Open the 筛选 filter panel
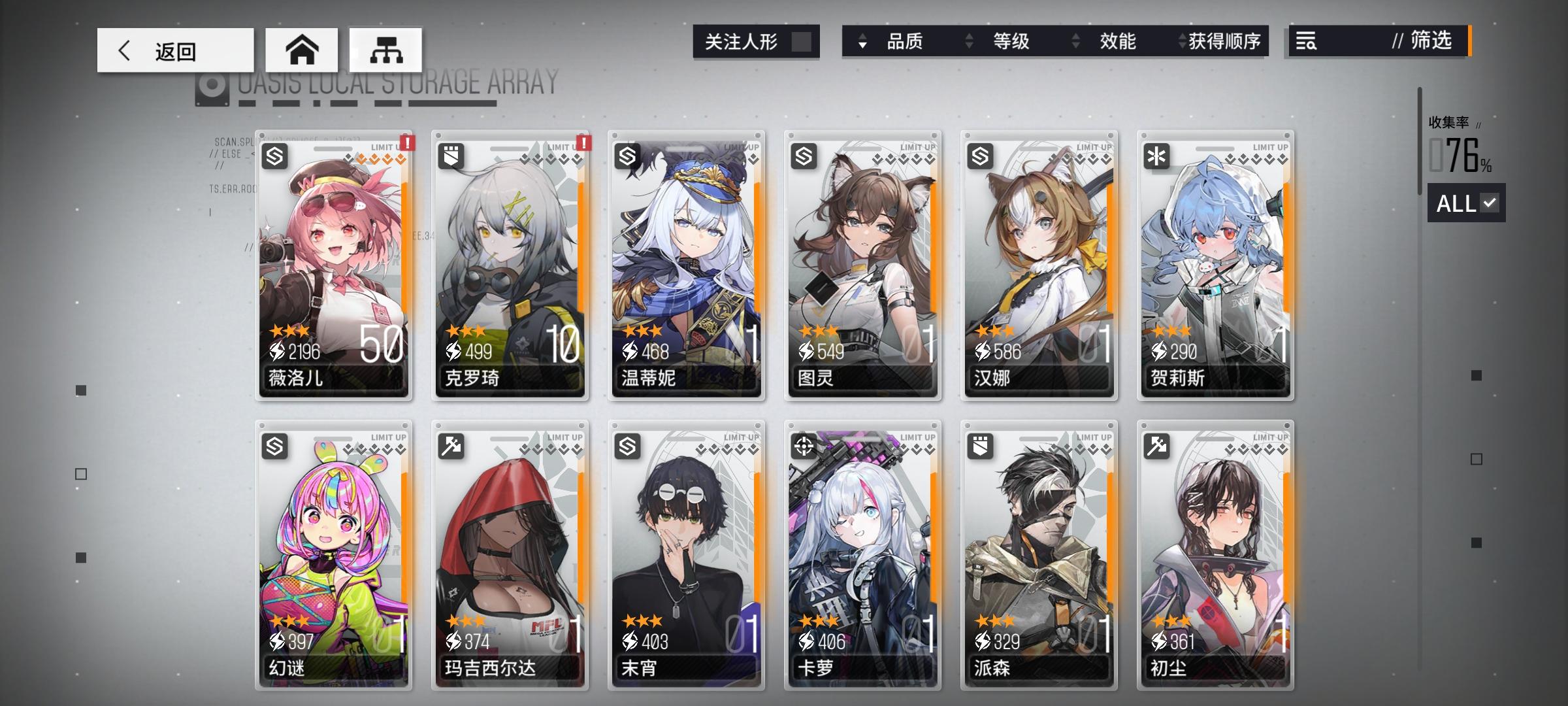Image resolution: width=1568 pixels, height=706 pixels. [x=1427, y=42]
